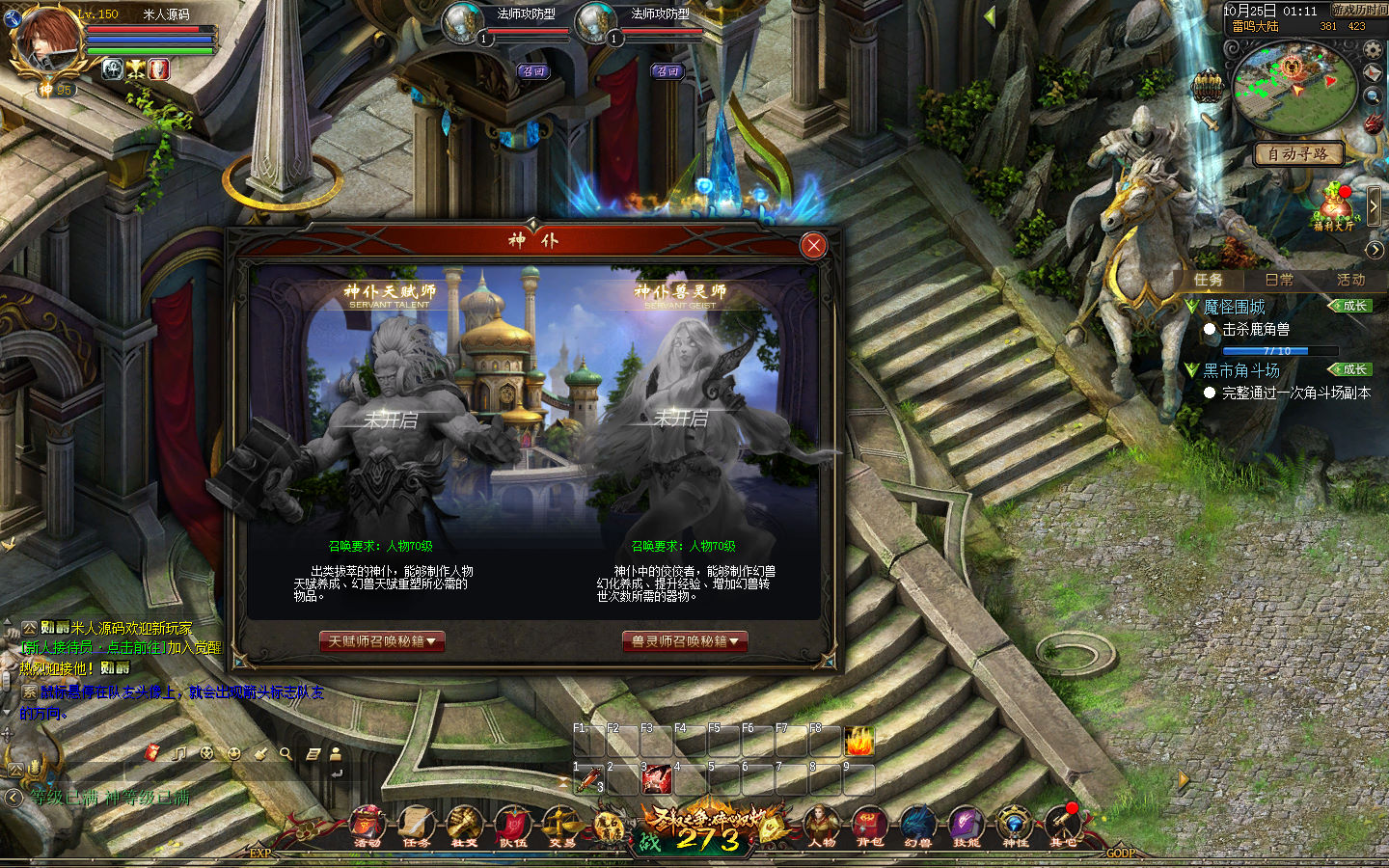Switch to the 活动 events tab in tracker
1389x868 pixels.
(x=1350, y=280)
